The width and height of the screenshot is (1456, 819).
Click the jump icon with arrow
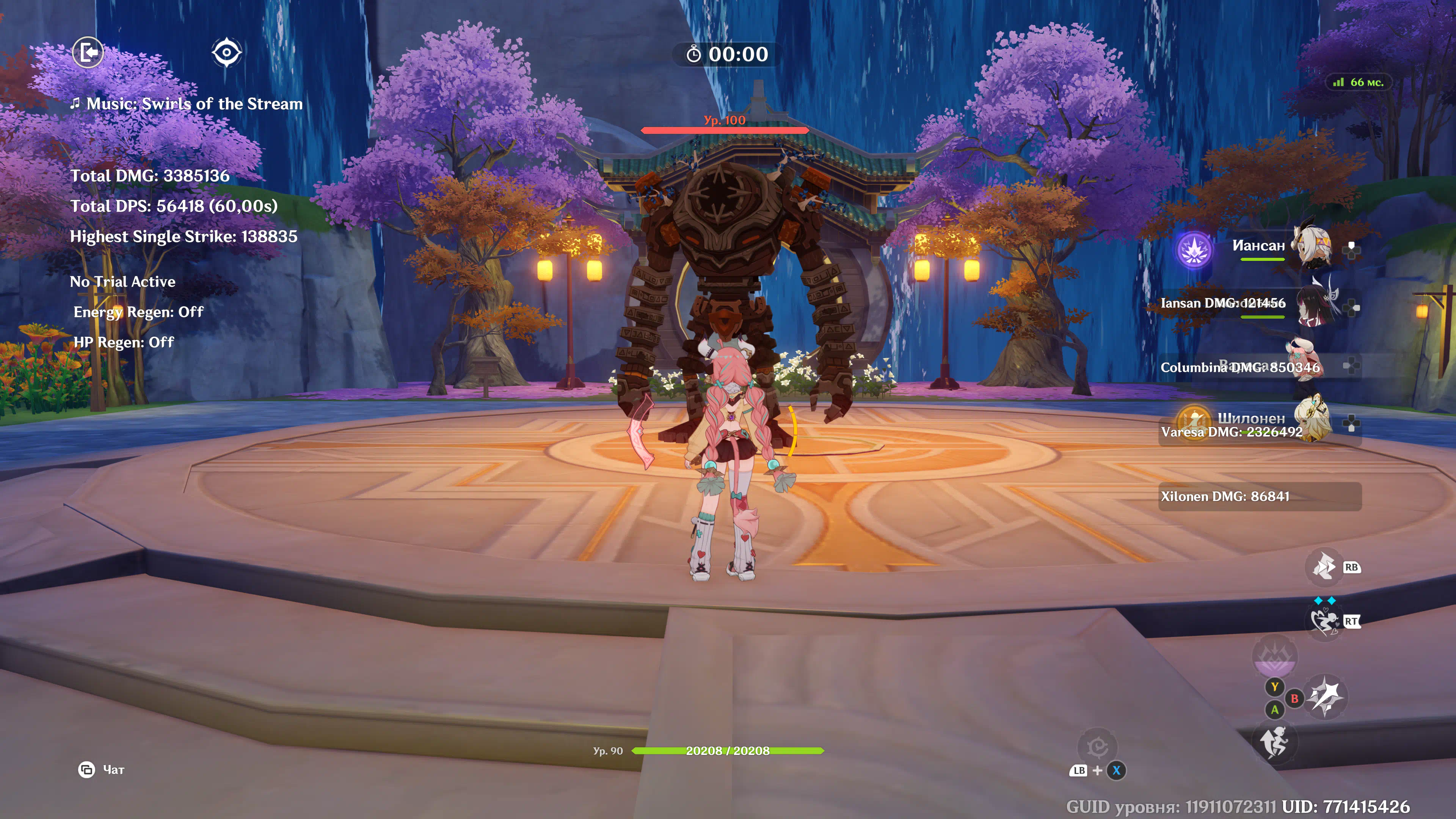(x=1274, y=742)
